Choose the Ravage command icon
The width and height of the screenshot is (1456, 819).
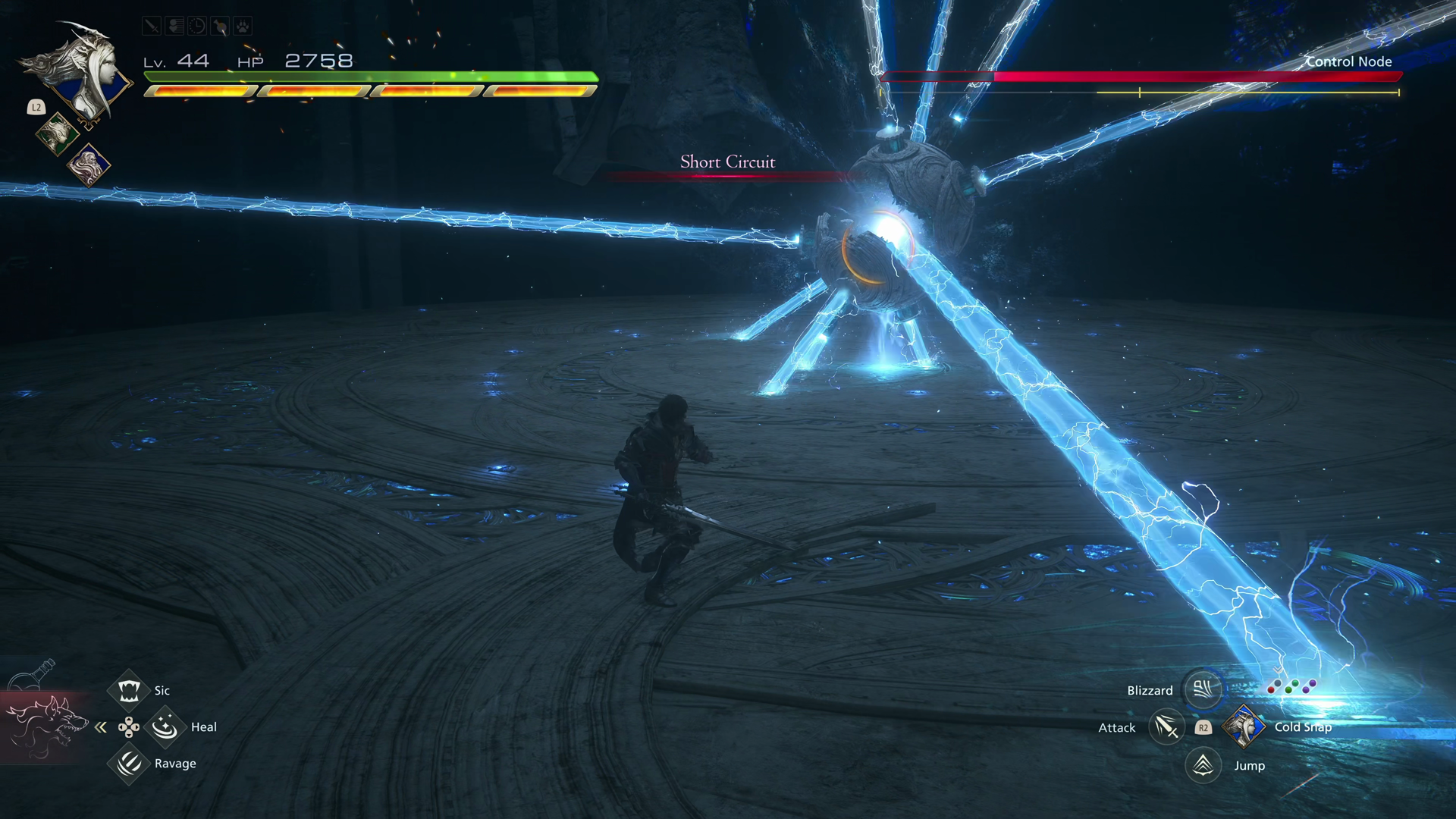coord(128,763)
